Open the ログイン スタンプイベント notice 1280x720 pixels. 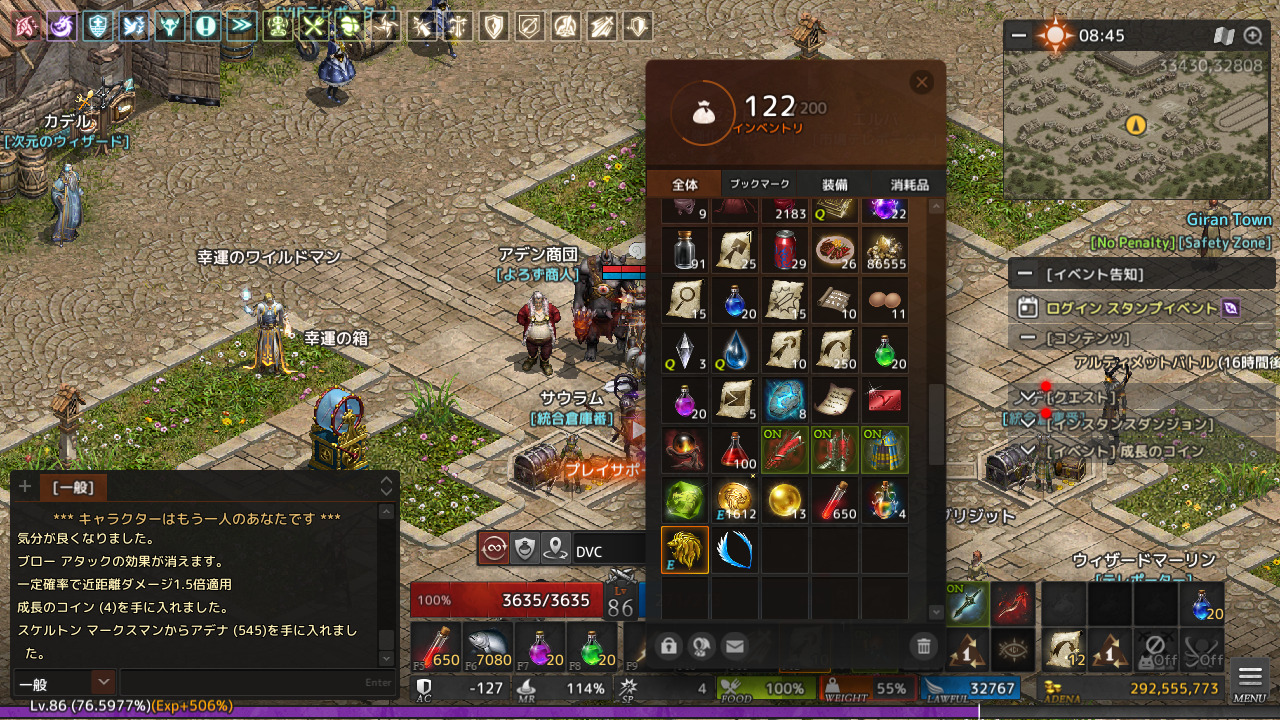(1130, 308)
